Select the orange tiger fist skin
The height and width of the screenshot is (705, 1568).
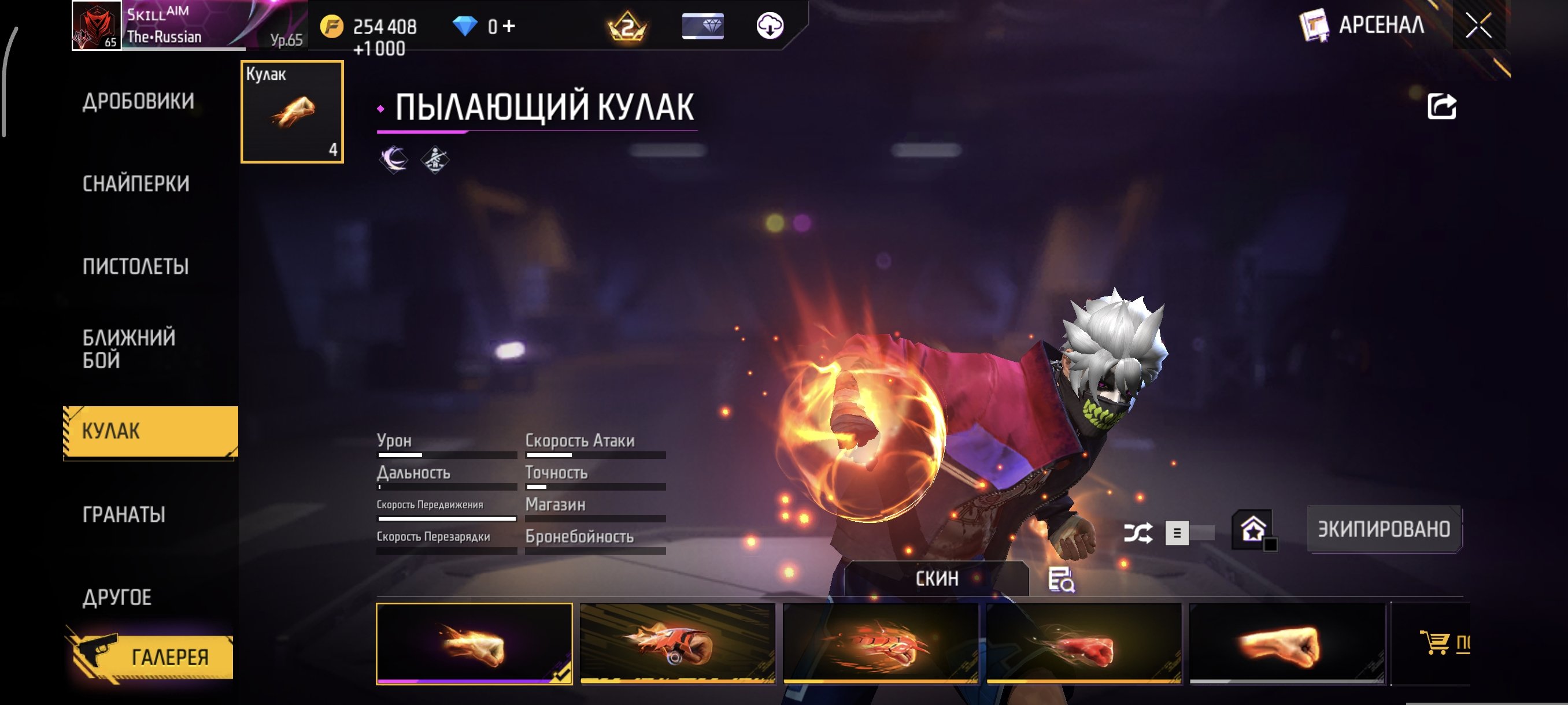[678, 644]
